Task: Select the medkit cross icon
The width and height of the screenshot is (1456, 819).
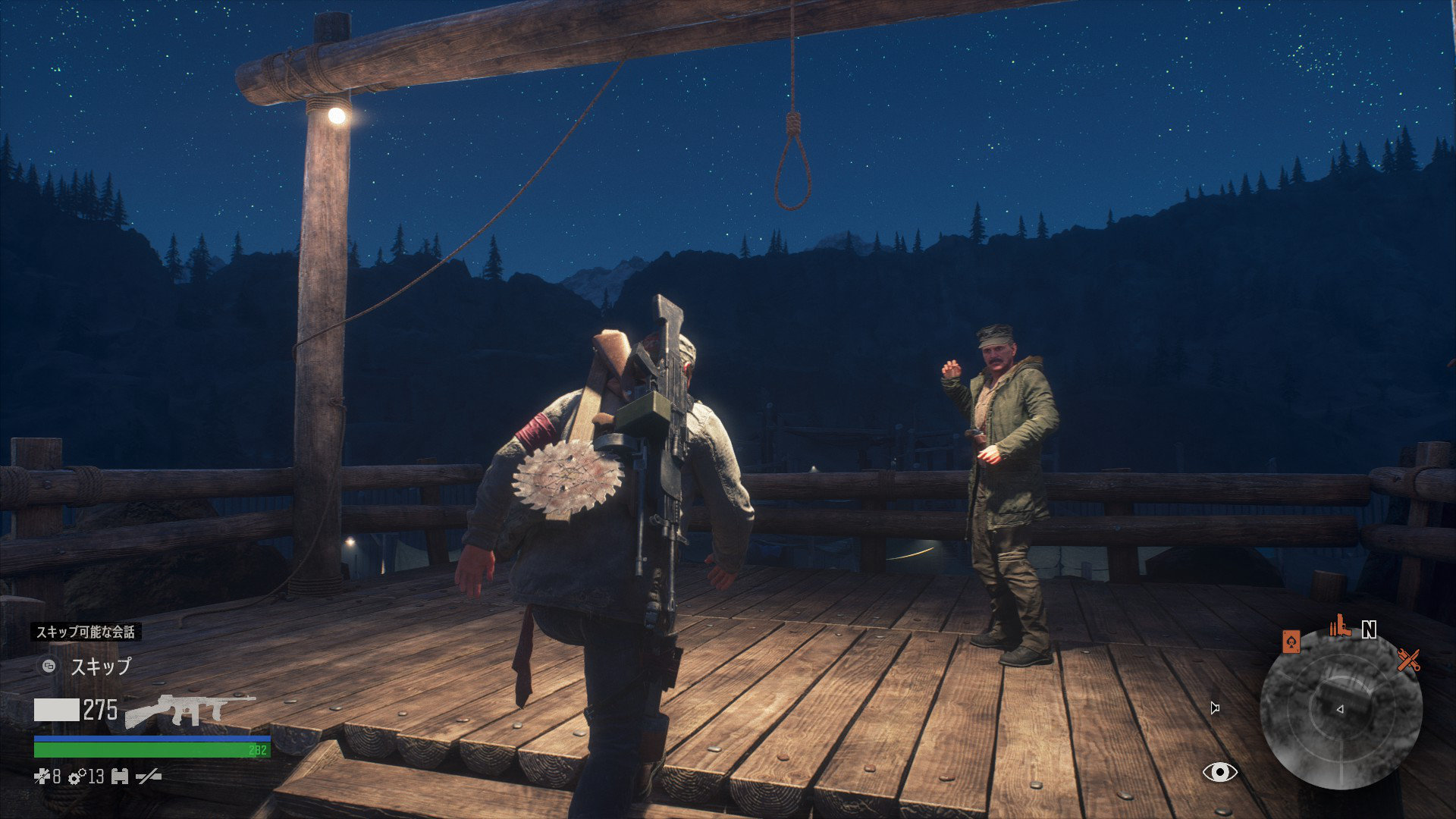Action: 42,776
